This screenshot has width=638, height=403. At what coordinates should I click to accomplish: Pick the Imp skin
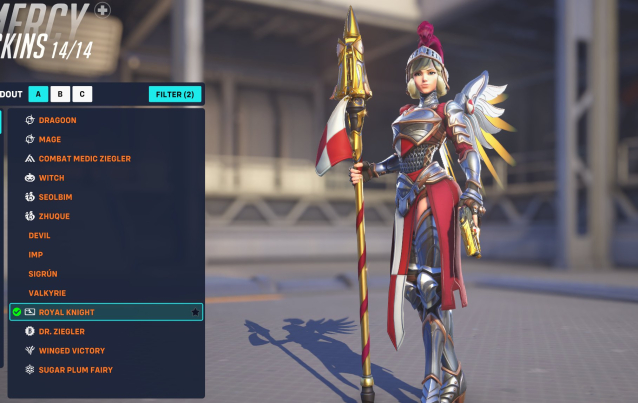pyautogui.click(x=36, y=254)
